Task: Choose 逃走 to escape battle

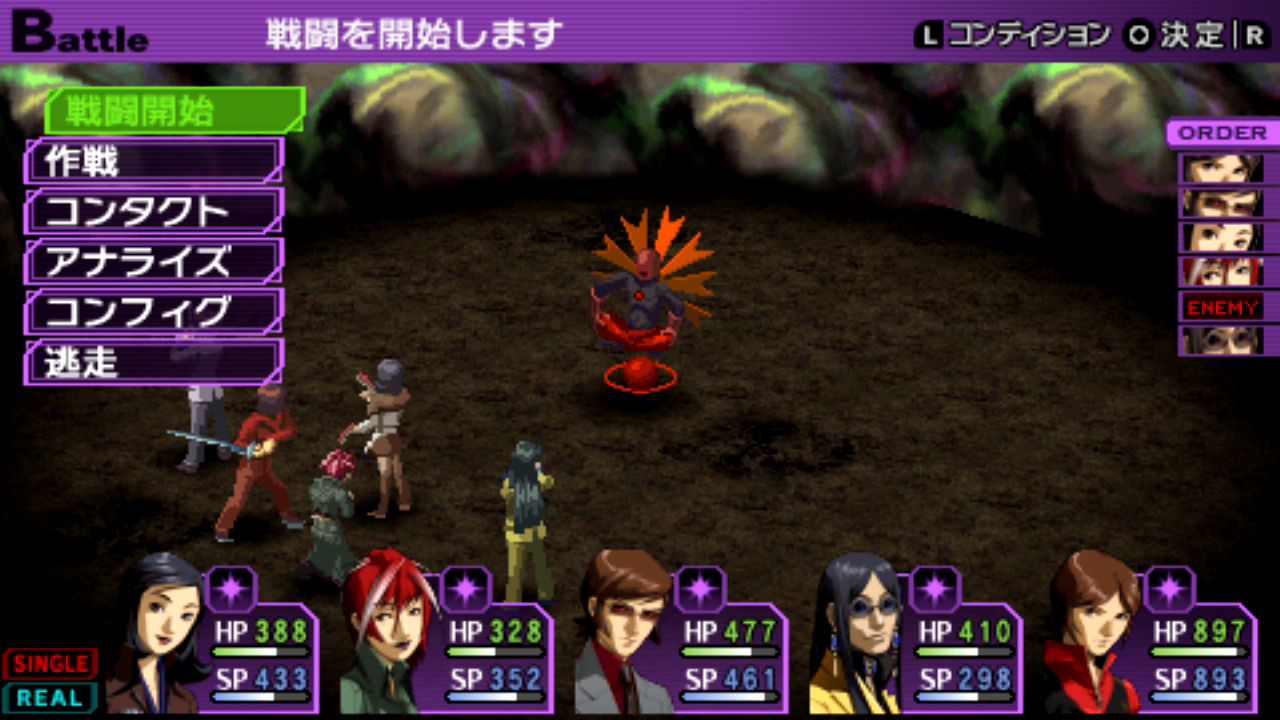Action: pos(153,362)
